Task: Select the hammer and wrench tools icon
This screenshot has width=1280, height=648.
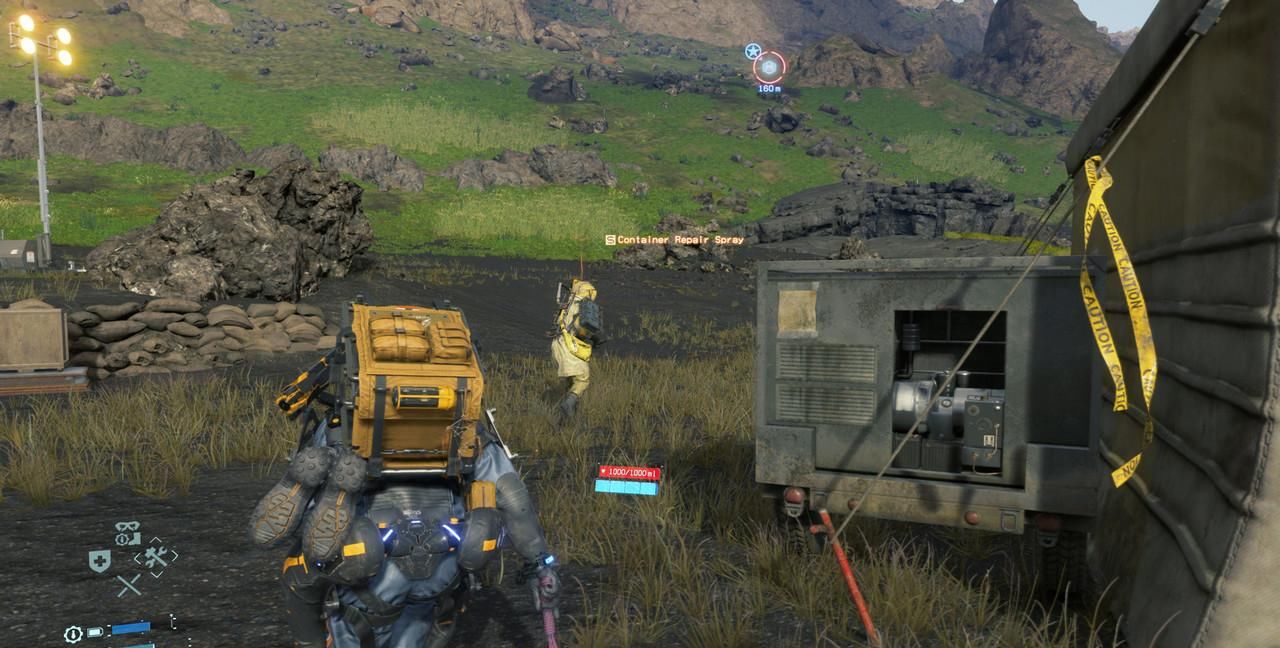Action: (x=154, y=557)
